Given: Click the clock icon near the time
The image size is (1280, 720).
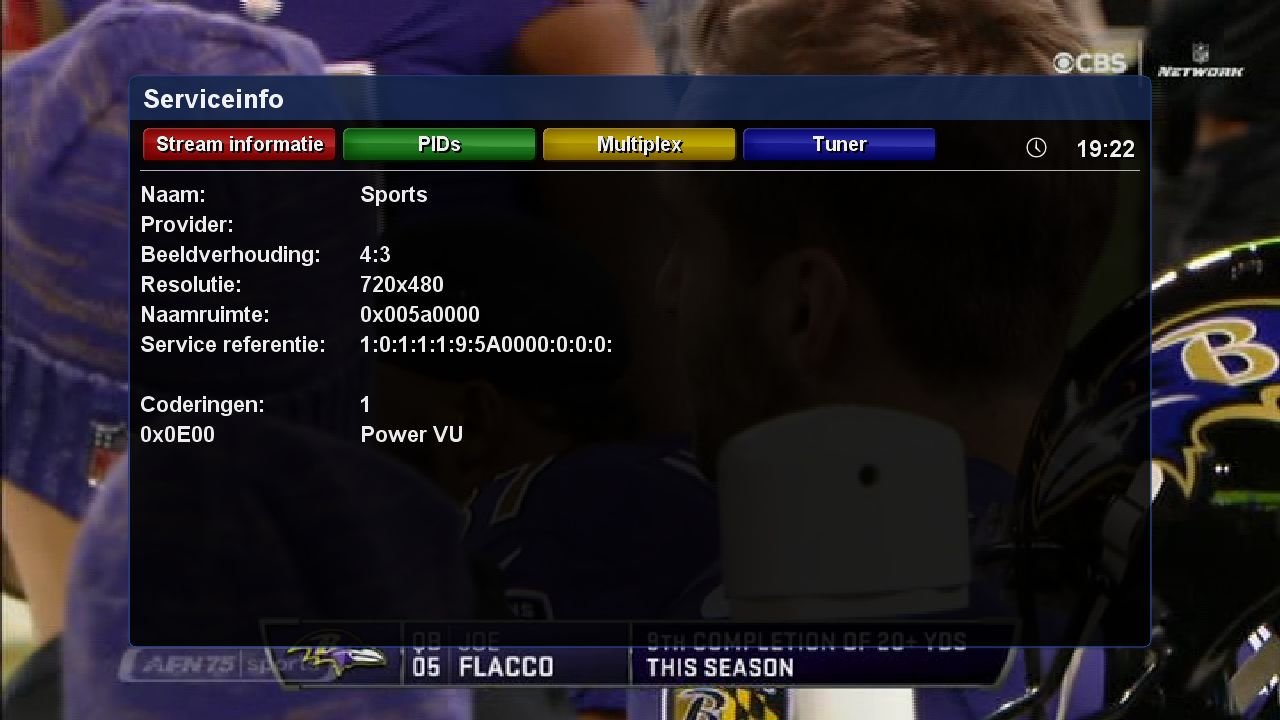Looking at the screenshot, I should point(1036,147).
